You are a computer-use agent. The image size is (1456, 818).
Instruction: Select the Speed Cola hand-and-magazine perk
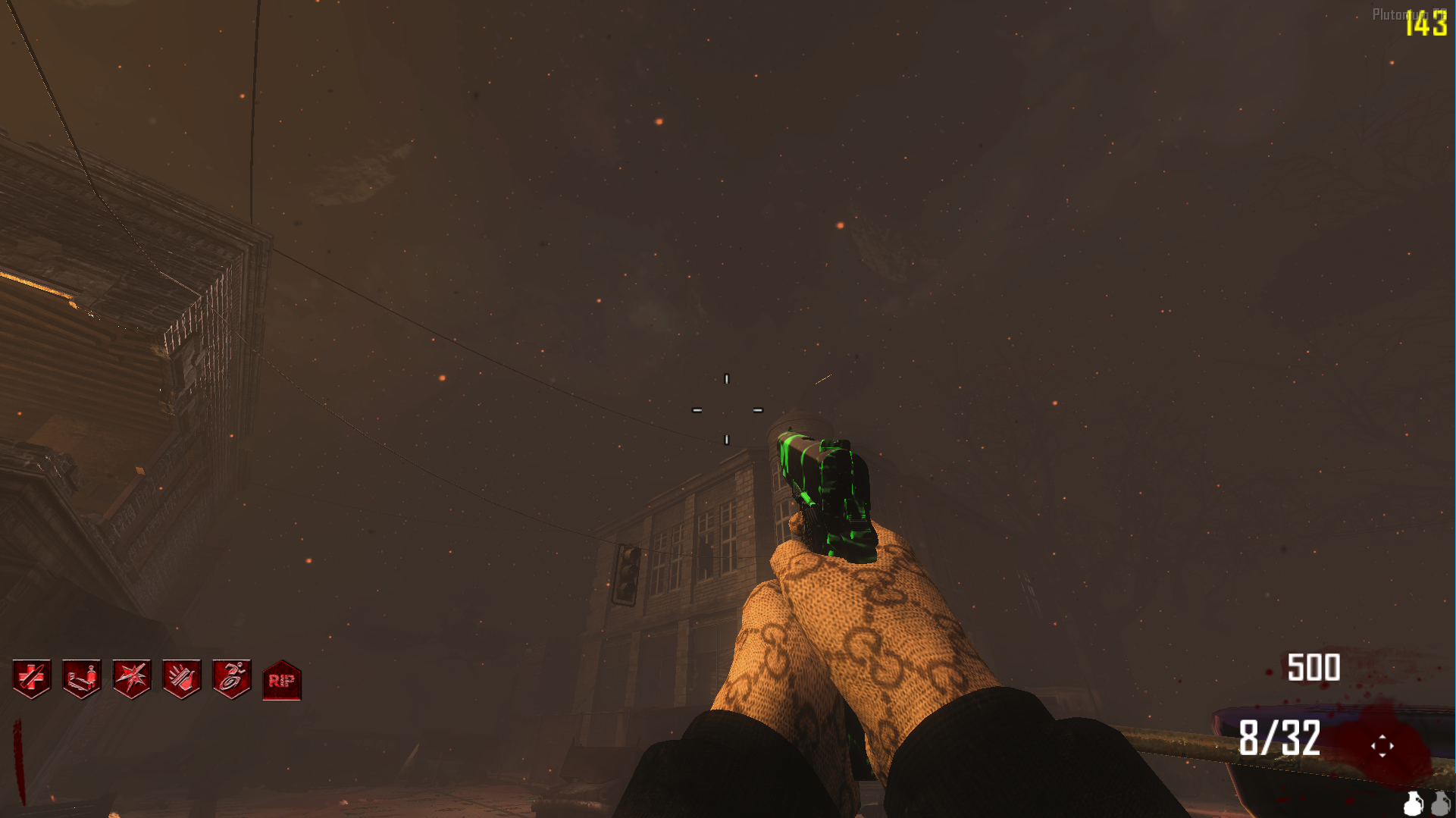pyautogui.click(x=182, y=679)
